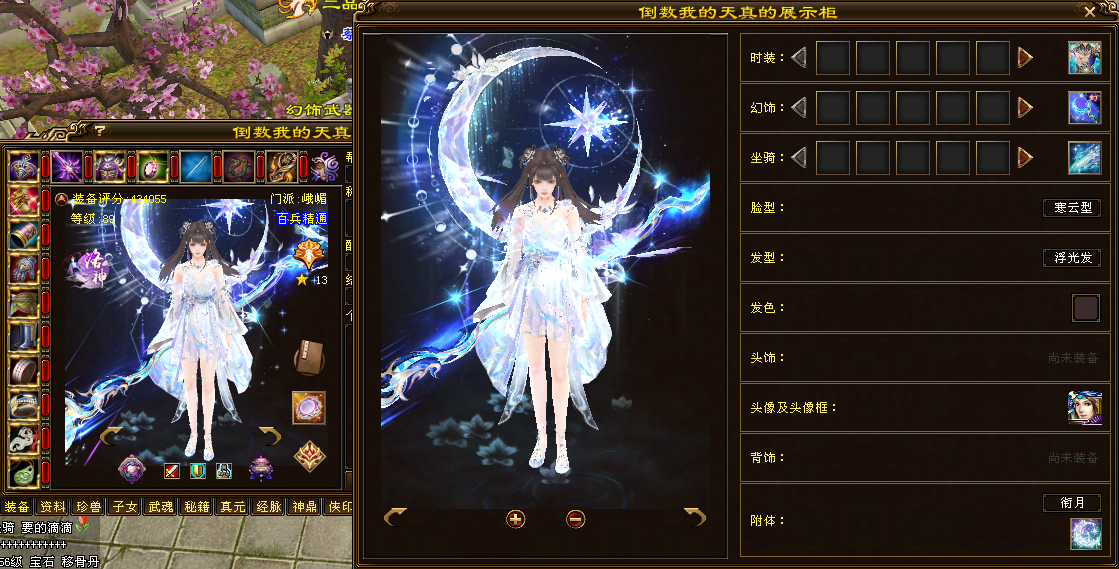Rotate showcase model with the right arrow
The width and height of the screenshot is (1119, 569).
695,516
